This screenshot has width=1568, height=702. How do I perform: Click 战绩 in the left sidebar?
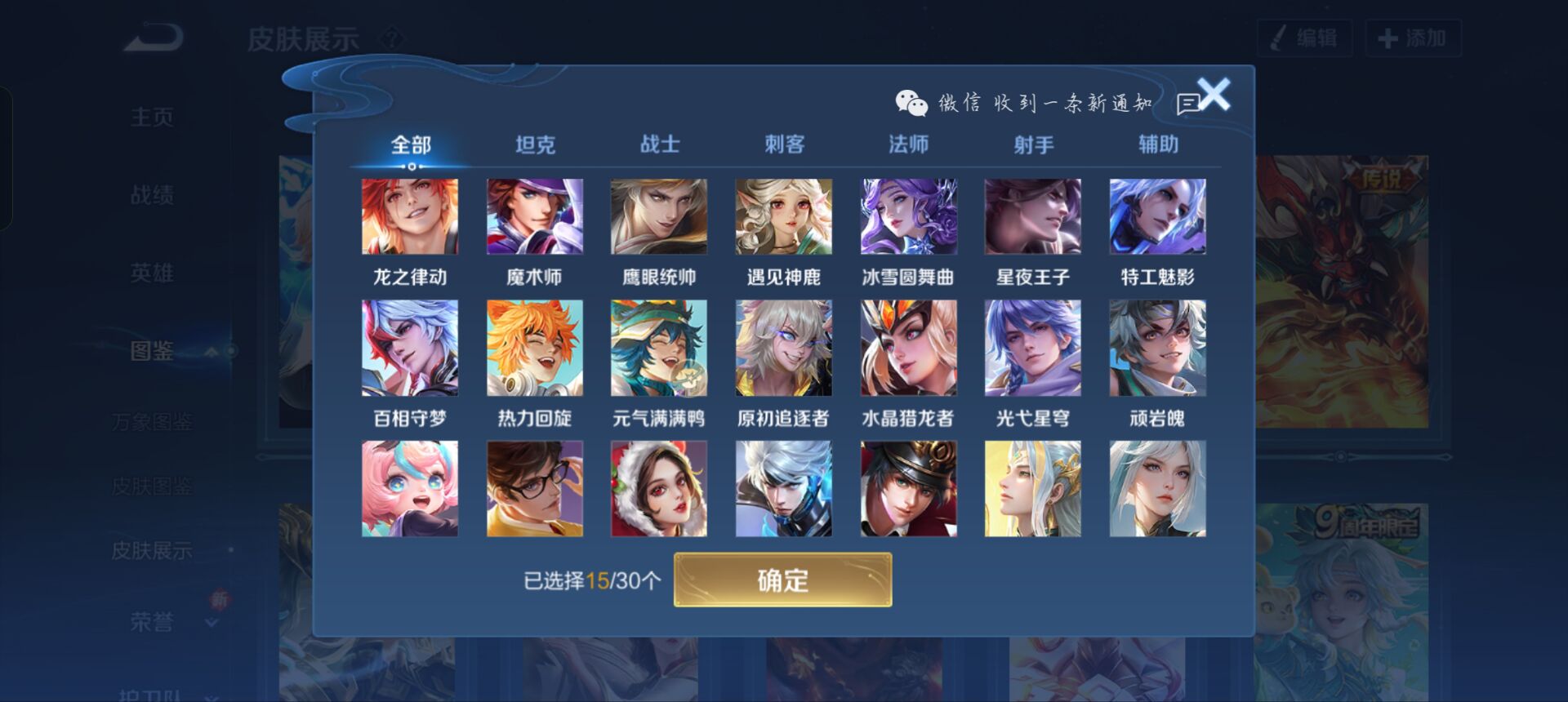coord(152,194)
